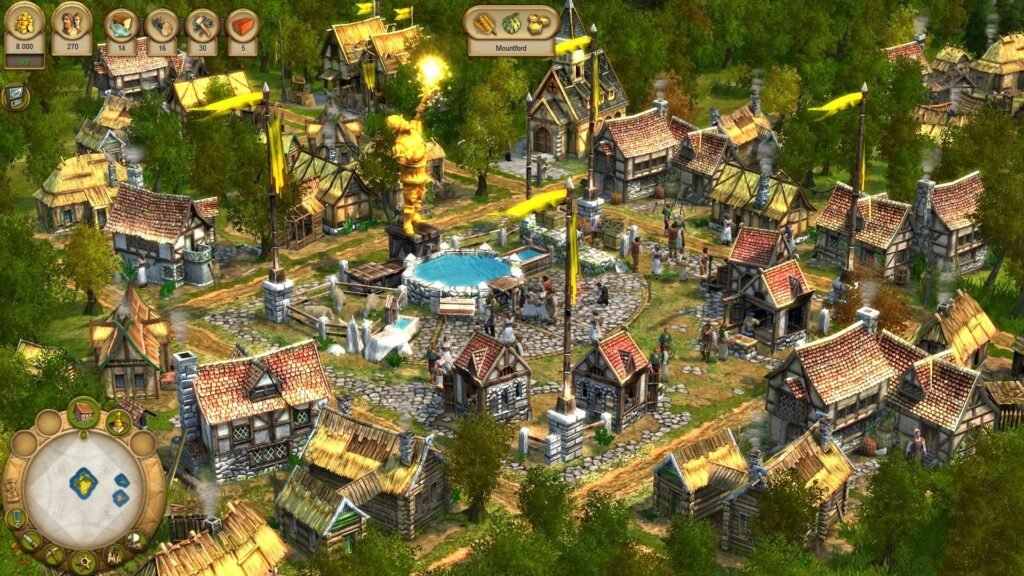Click the blue panel icon under gold balance
Screen dimensions: 1024x576
[15, 97]
